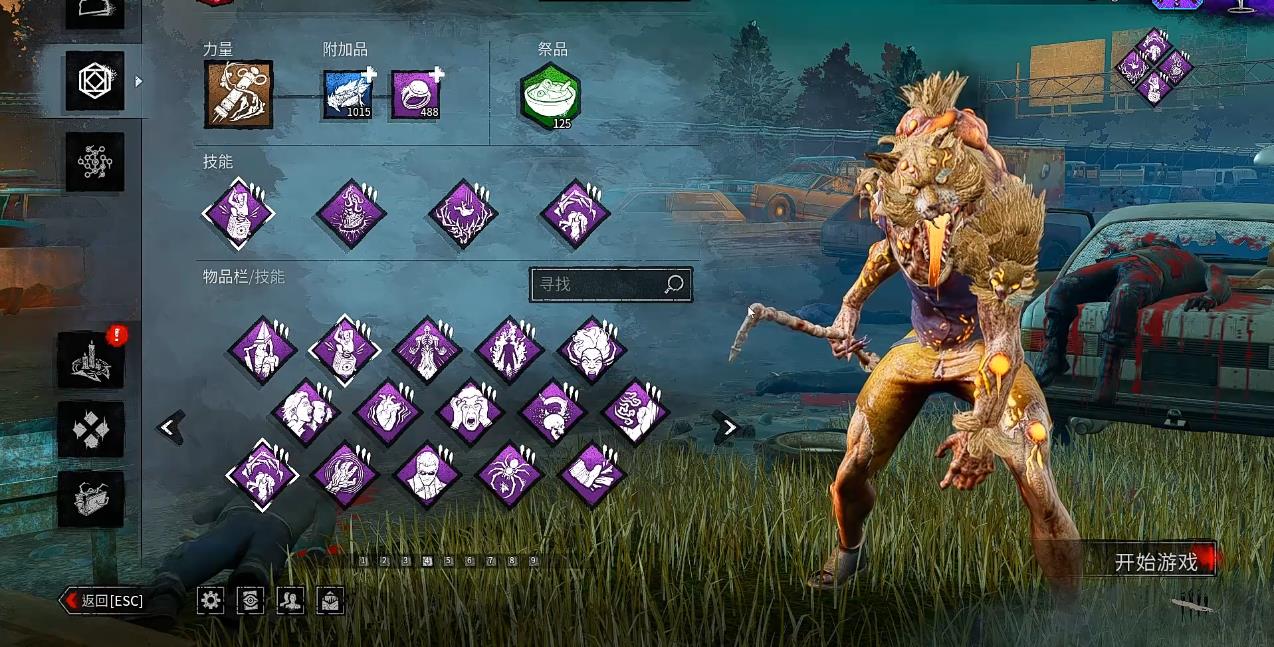
Task: Pick the beating heart perk
Action: [x=386, y=412]
